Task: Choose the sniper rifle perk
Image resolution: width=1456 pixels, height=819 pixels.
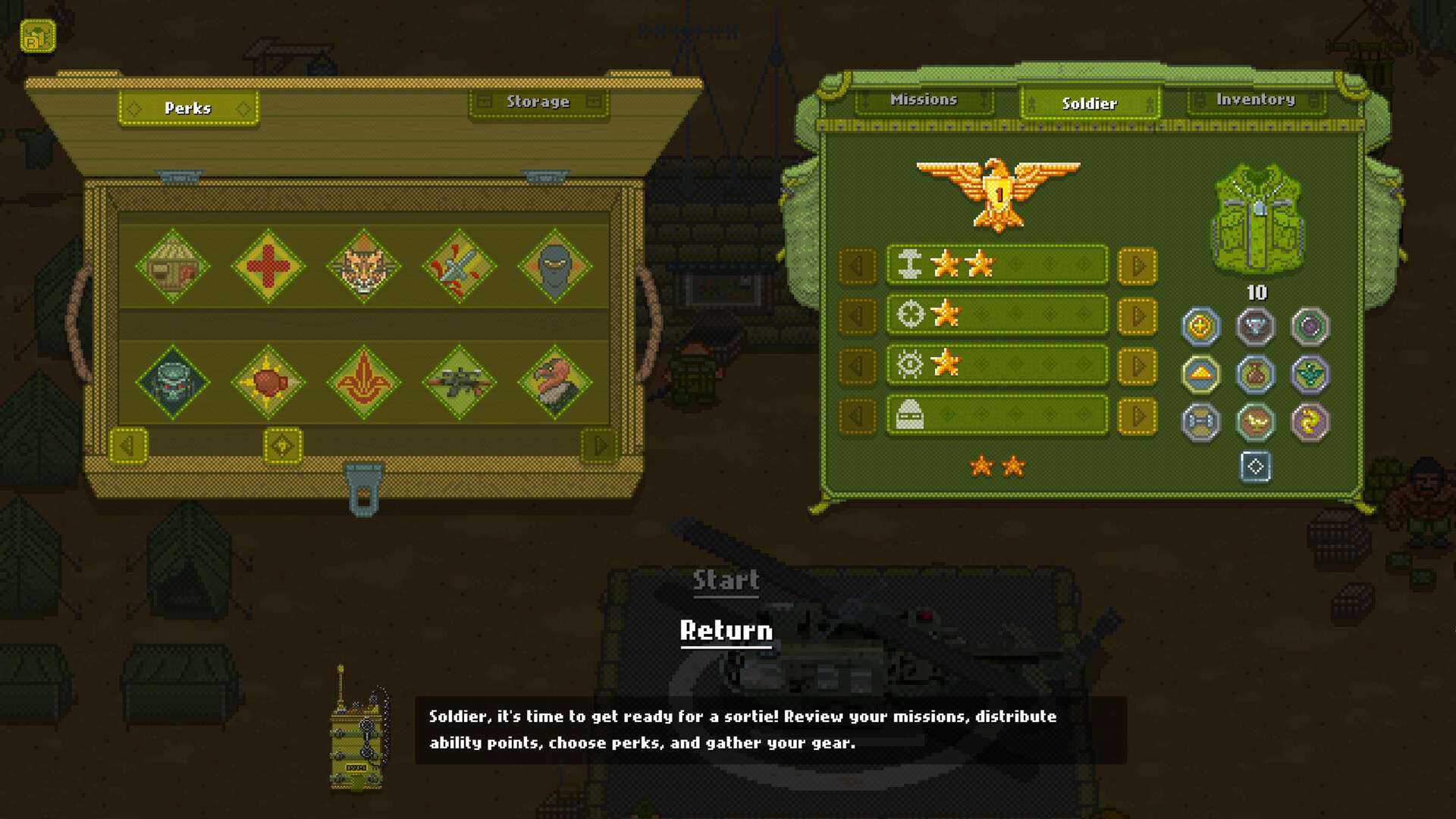Action: point(459,382)
